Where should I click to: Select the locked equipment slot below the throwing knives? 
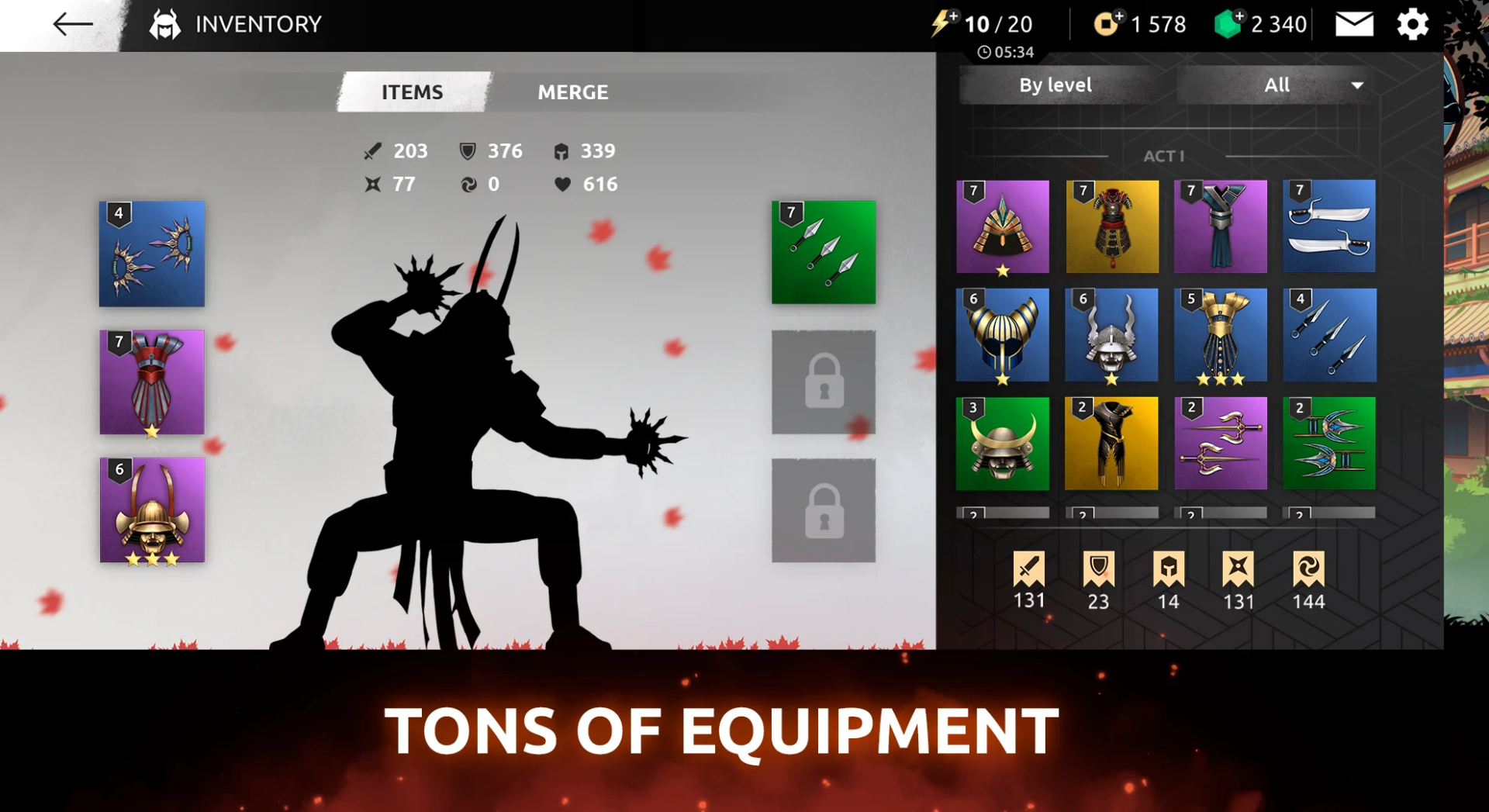click(824, 382)
